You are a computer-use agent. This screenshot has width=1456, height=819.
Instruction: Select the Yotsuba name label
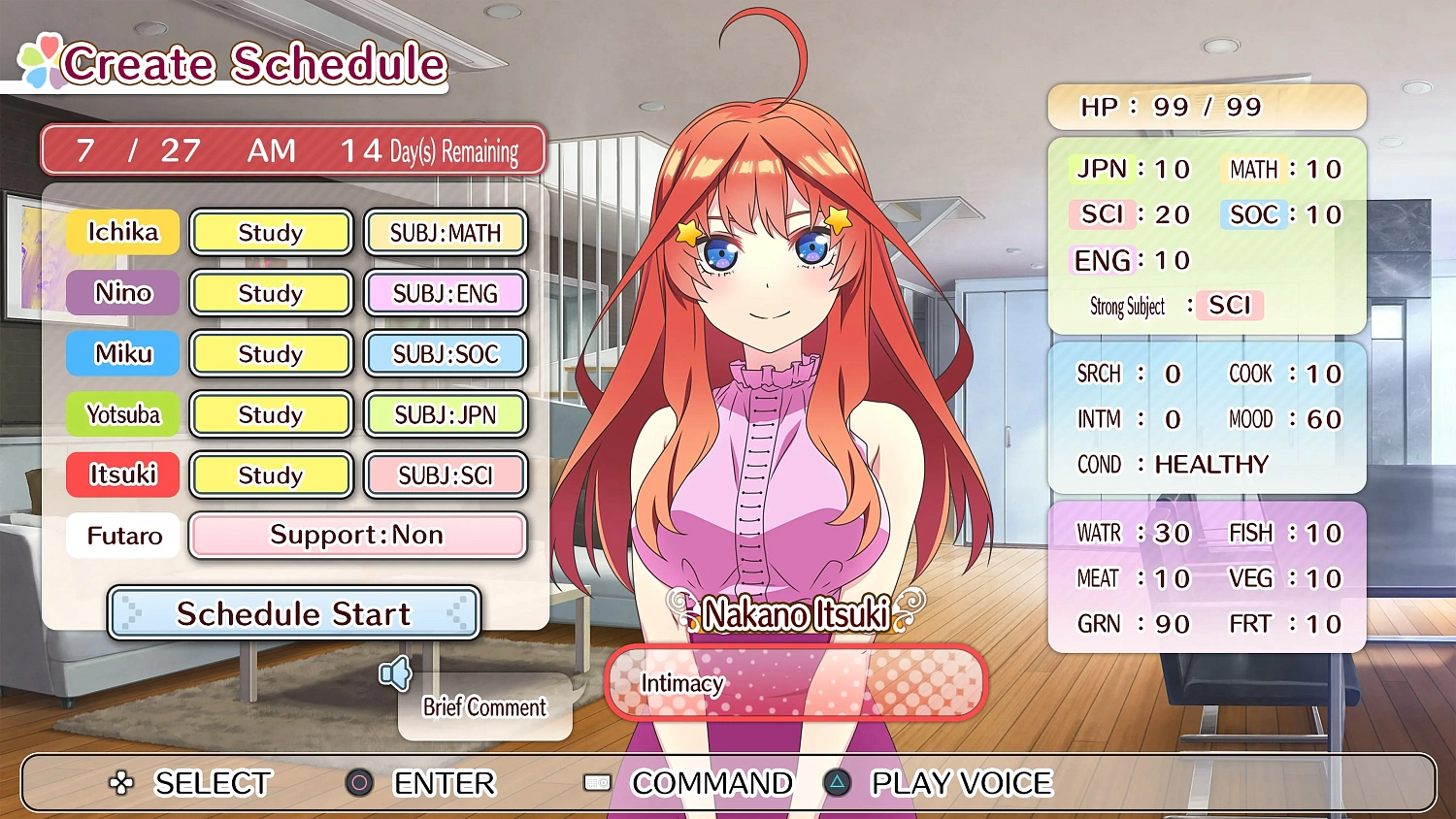(x=121, y=414)
